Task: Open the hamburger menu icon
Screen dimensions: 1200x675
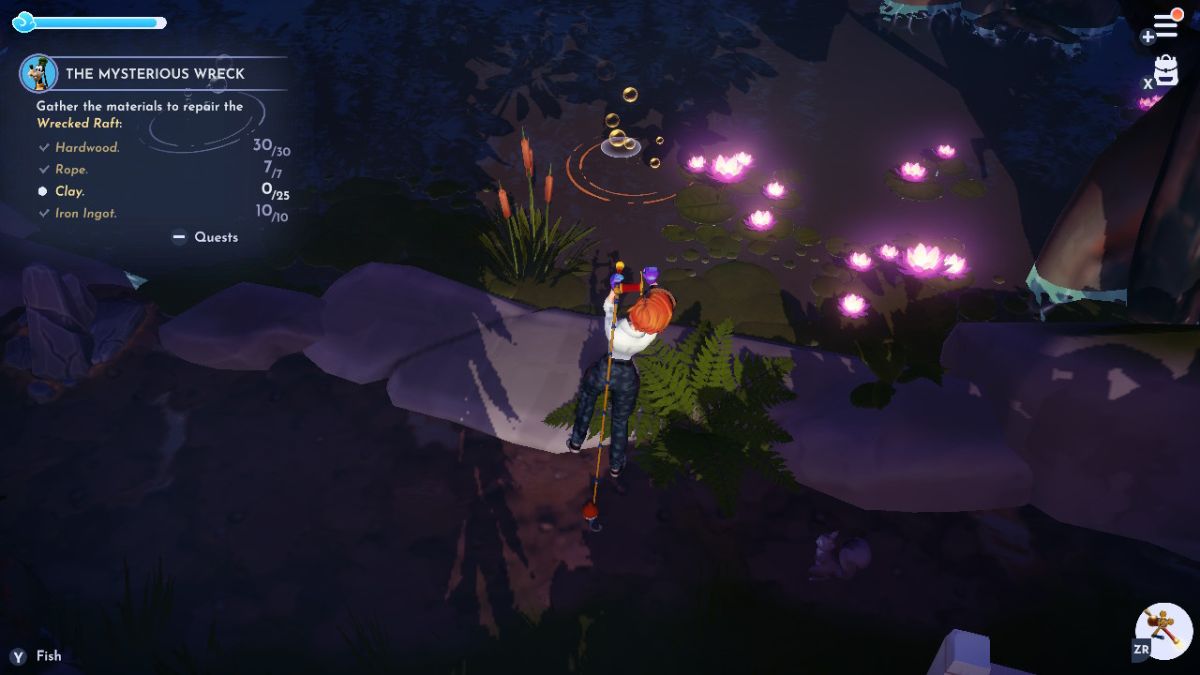Action: point(1166,26)
